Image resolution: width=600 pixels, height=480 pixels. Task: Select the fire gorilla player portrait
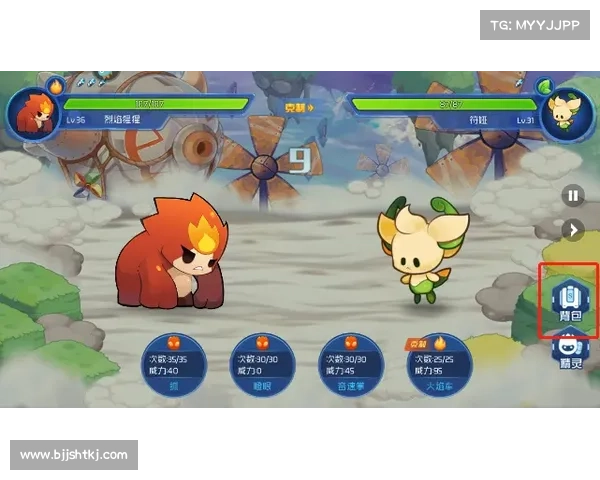click(33, 112)
